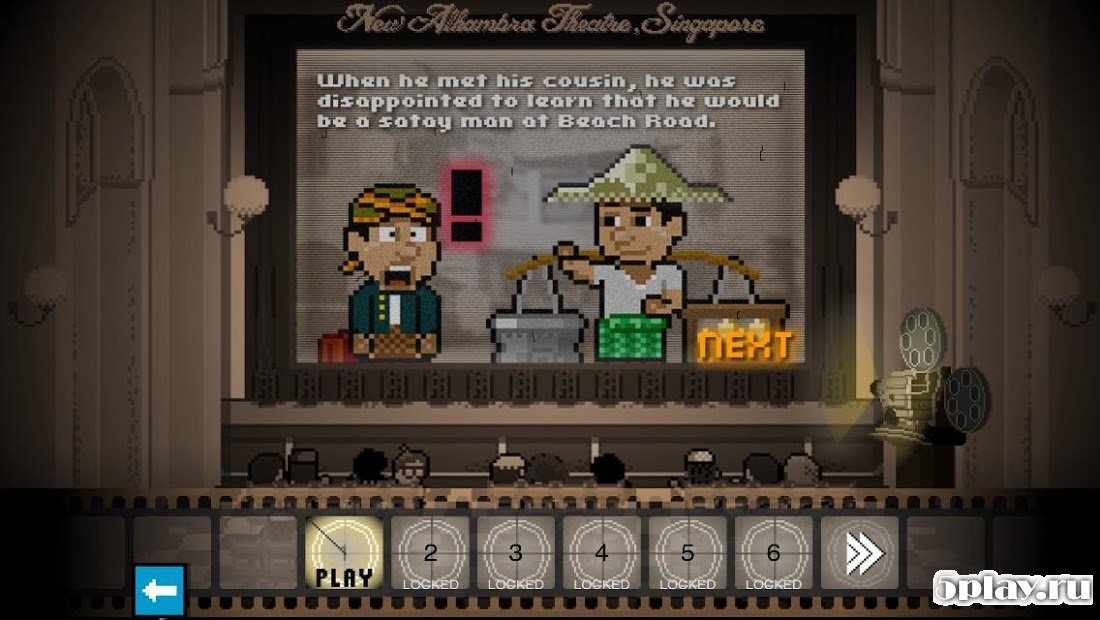1100x620 pixels.
Task: Choose locked film frame number 5
Action: click(x=688, y=553)
